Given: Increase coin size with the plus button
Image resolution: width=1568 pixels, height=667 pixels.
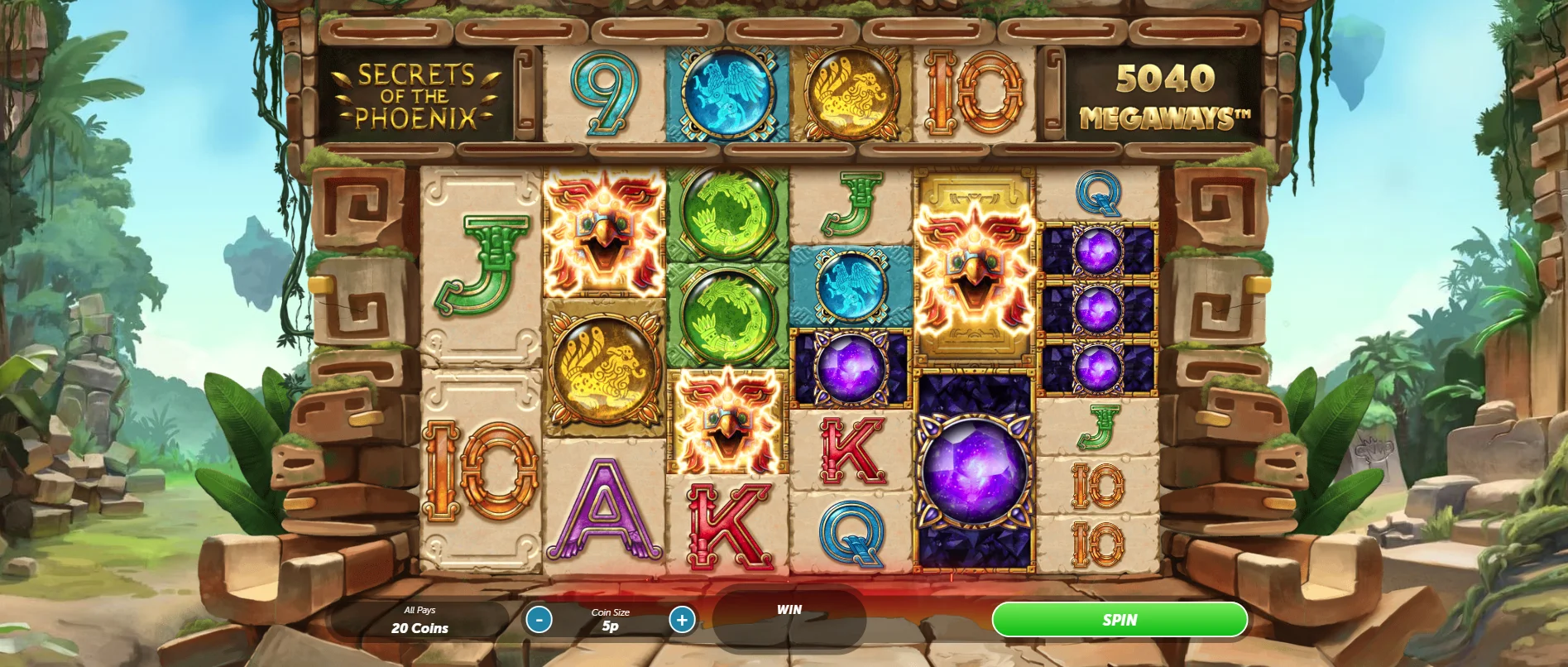Looking at the screenshot, I should 682,619.
